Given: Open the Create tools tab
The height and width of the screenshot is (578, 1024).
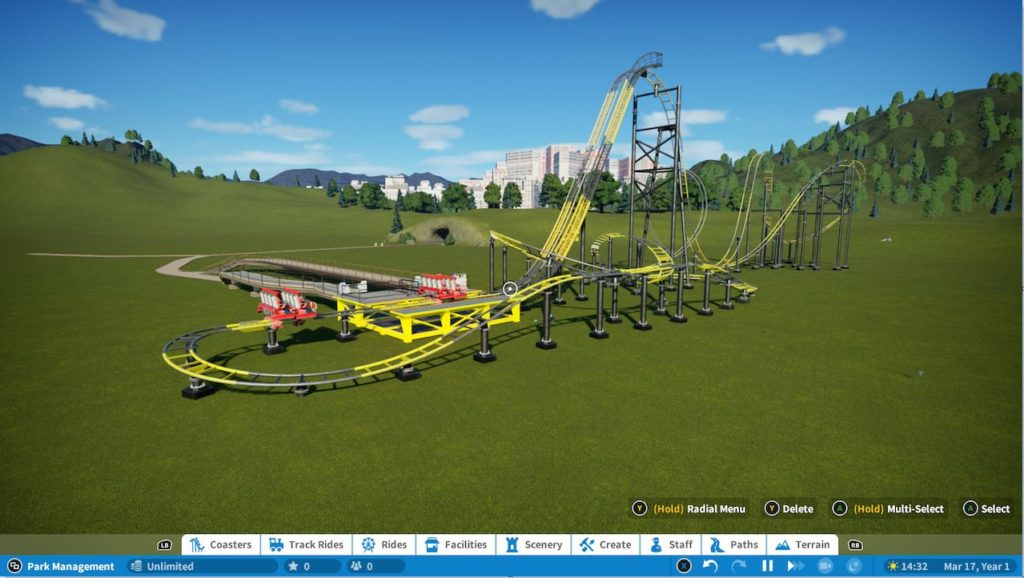Looking at the screenshot, I should (x=605, y=545).
